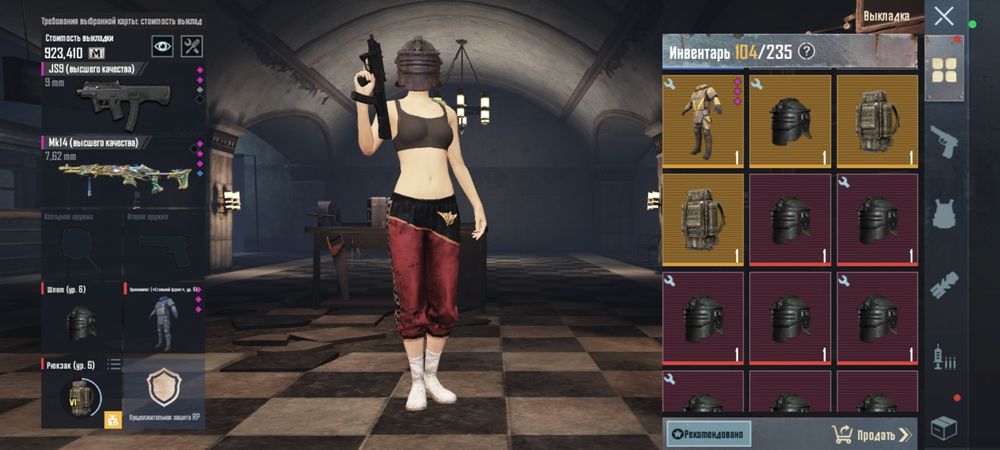Image resolution: width=1000 pixels, height=450 pixels.
Task: Choose the empty pistol slot
Action: click(163, 243)
